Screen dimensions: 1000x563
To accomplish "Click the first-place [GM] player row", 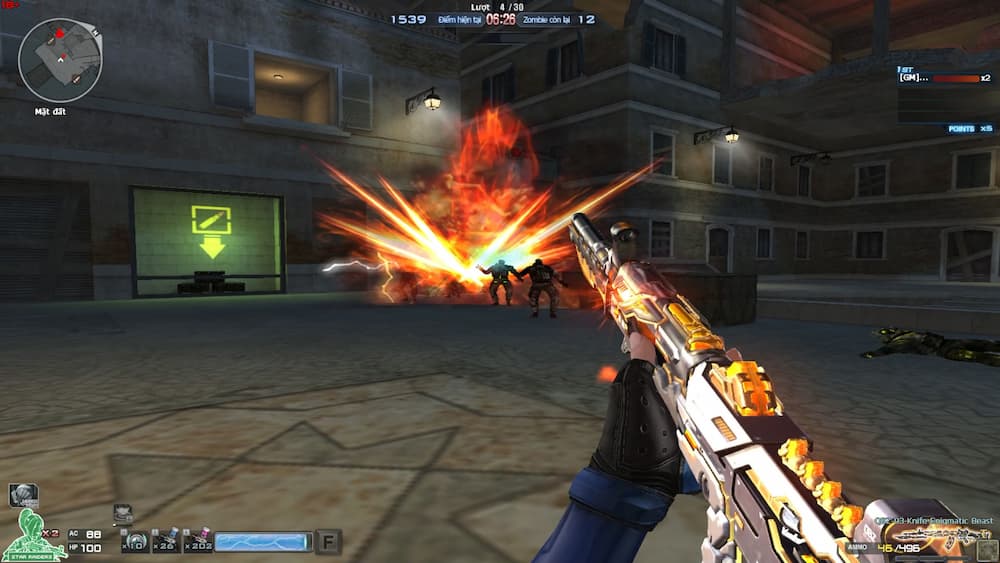I will point(943,77).
